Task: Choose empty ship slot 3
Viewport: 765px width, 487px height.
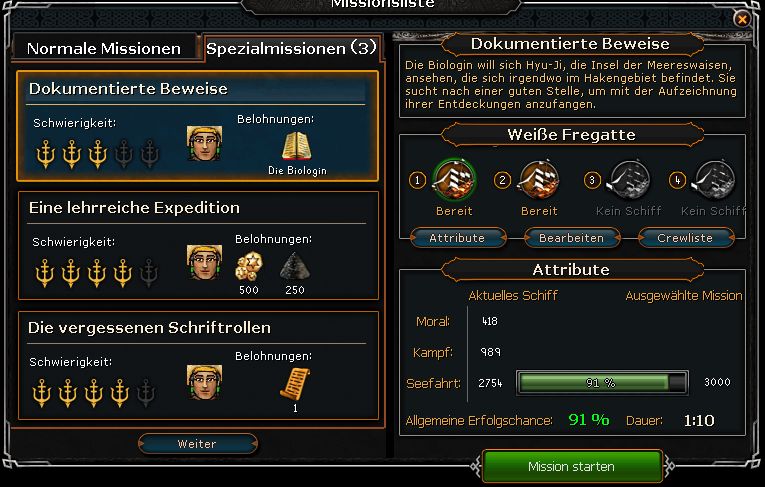Action: (x=629, y=181)
